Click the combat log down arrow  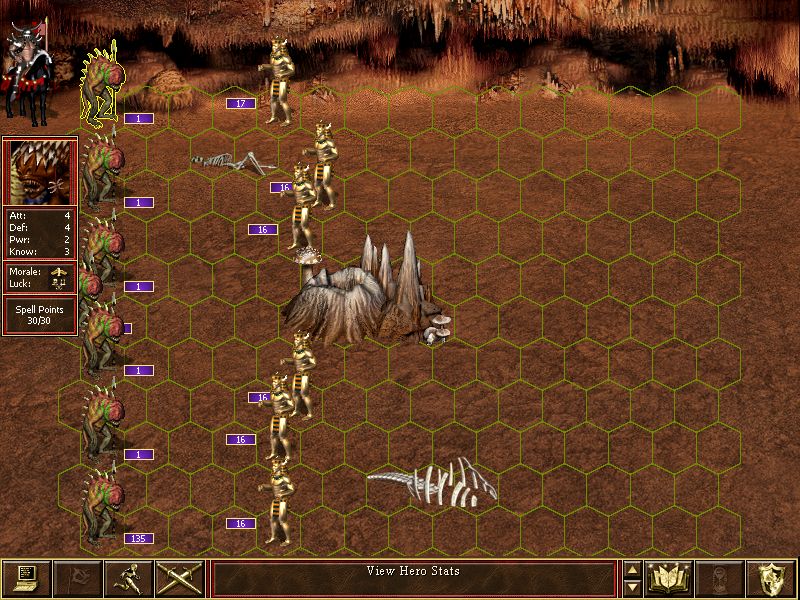pyautogui.click(x=632, y=587)
